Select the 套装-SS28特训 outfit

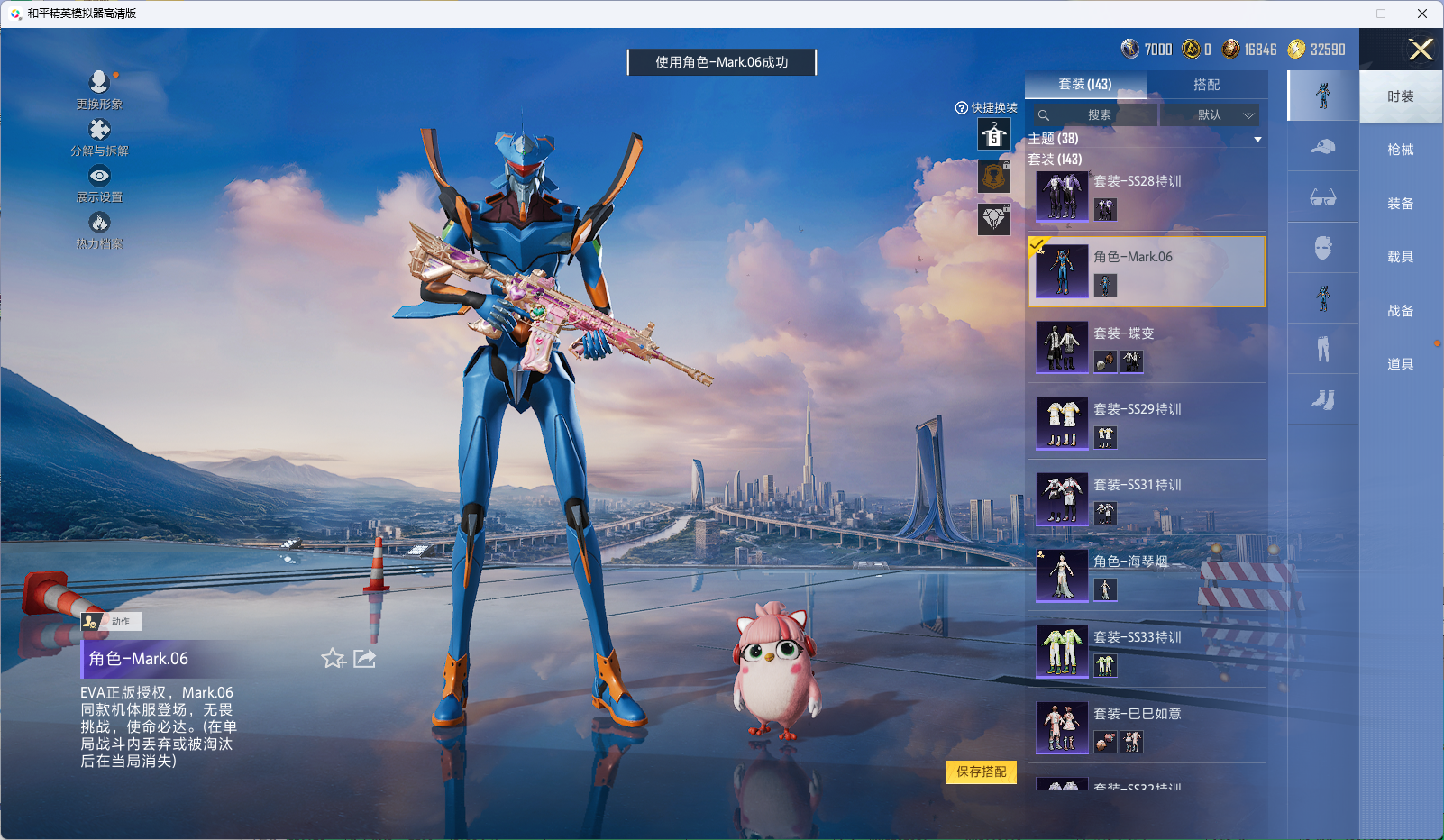click(x=1147, y=196)
